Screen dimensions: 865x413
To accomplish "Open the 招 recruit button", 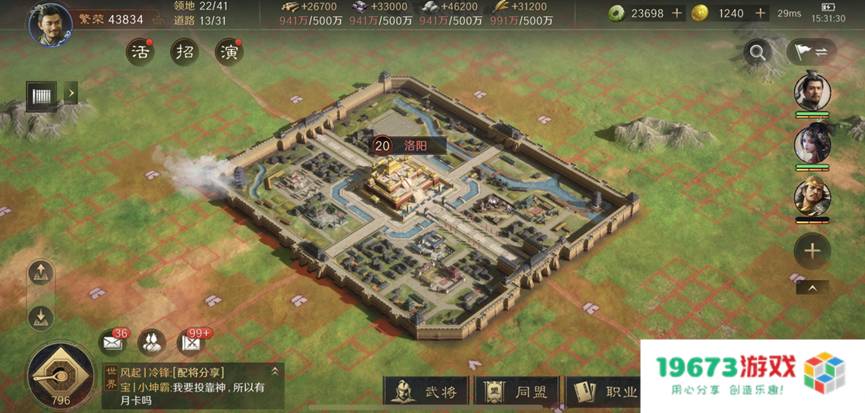I will [184, 51].
